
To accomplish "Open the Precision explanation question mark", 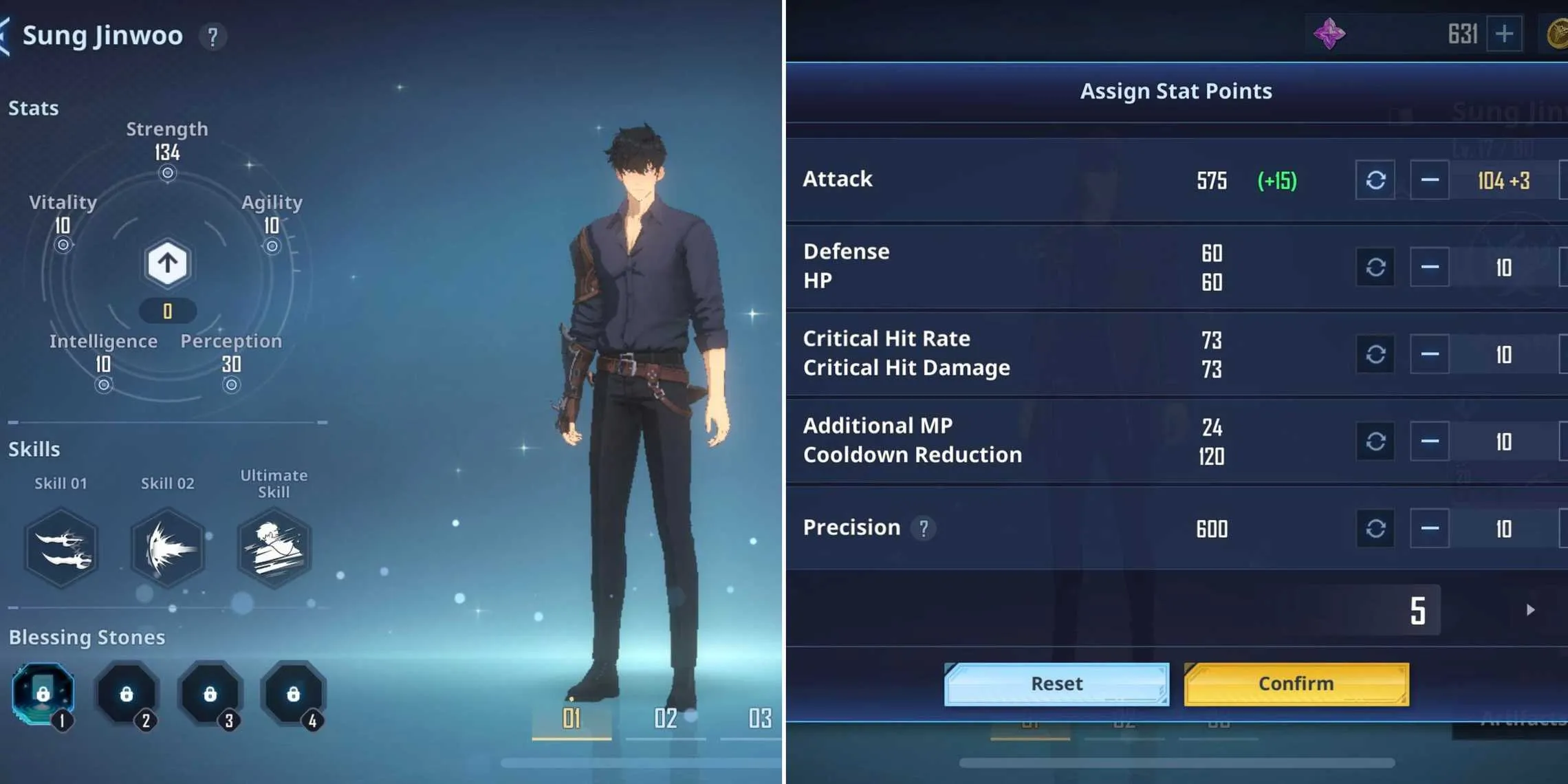I will pos(925,528).
